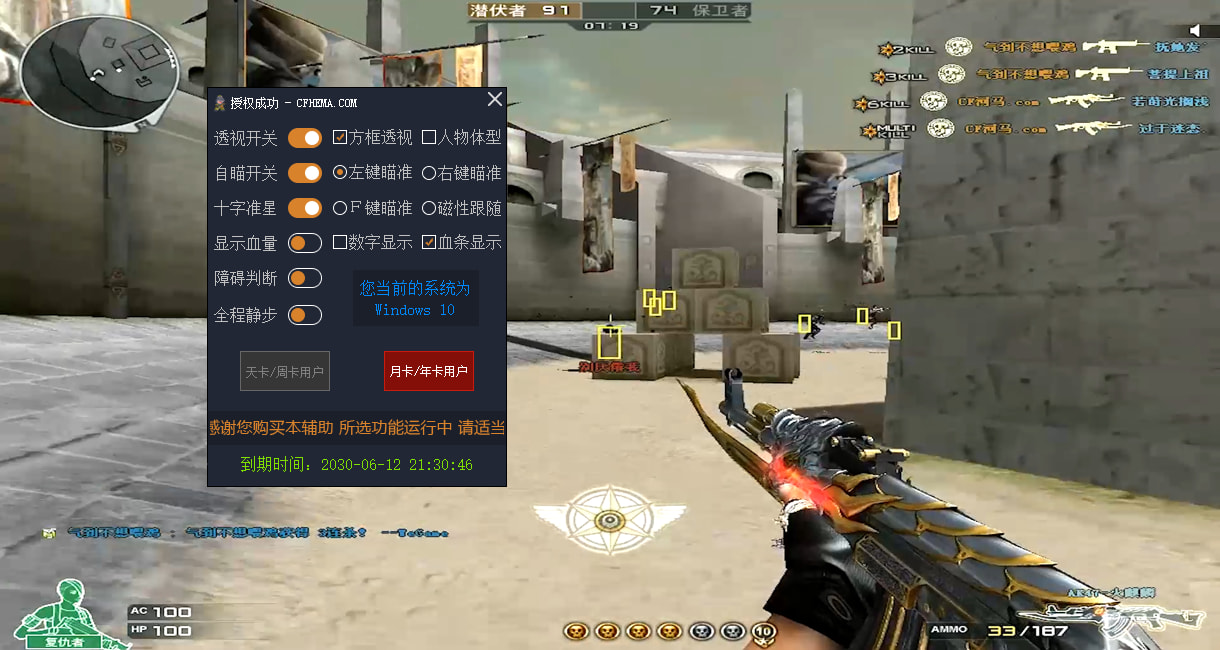Click the speaker sound icon
Image resolution: width=1220 pixels, height=650 pixels.
1194,31
